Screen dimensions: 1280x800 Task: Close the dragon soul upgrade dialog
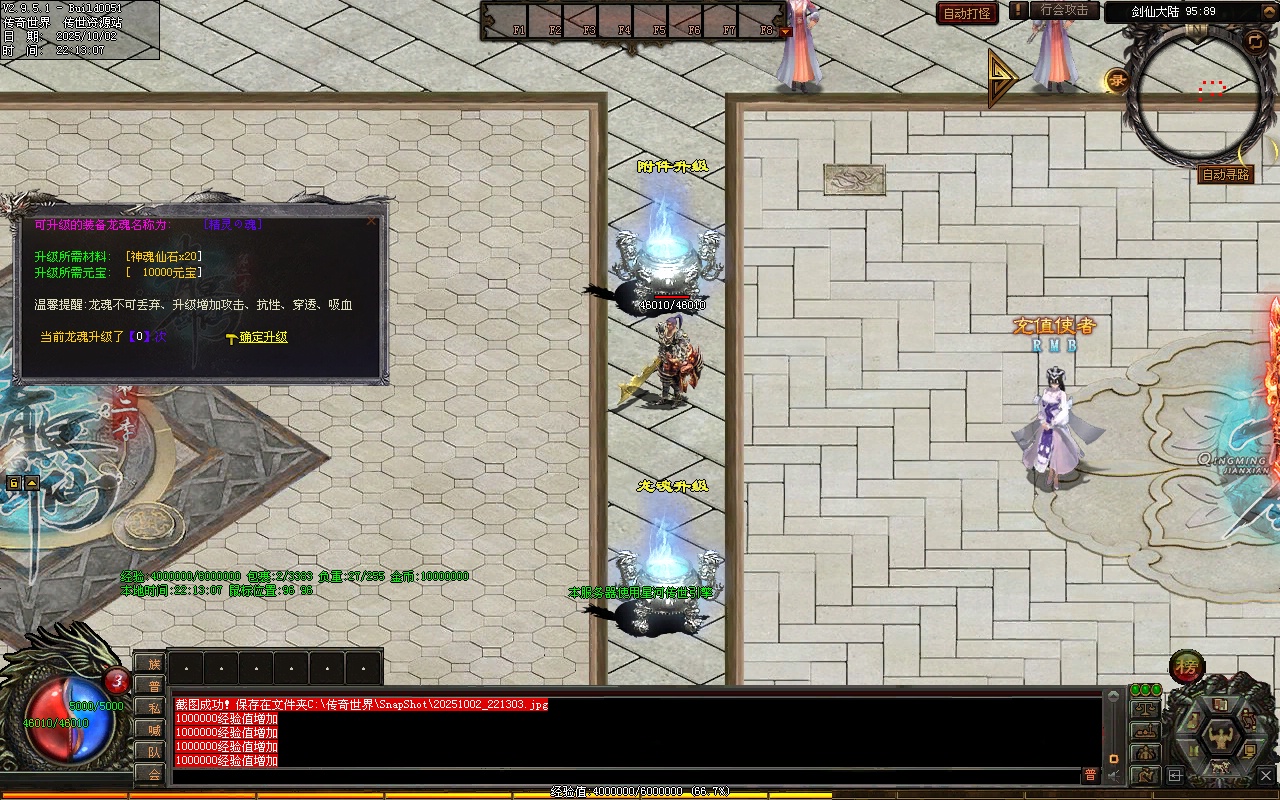pyautogui.click(x=372, y=221)
